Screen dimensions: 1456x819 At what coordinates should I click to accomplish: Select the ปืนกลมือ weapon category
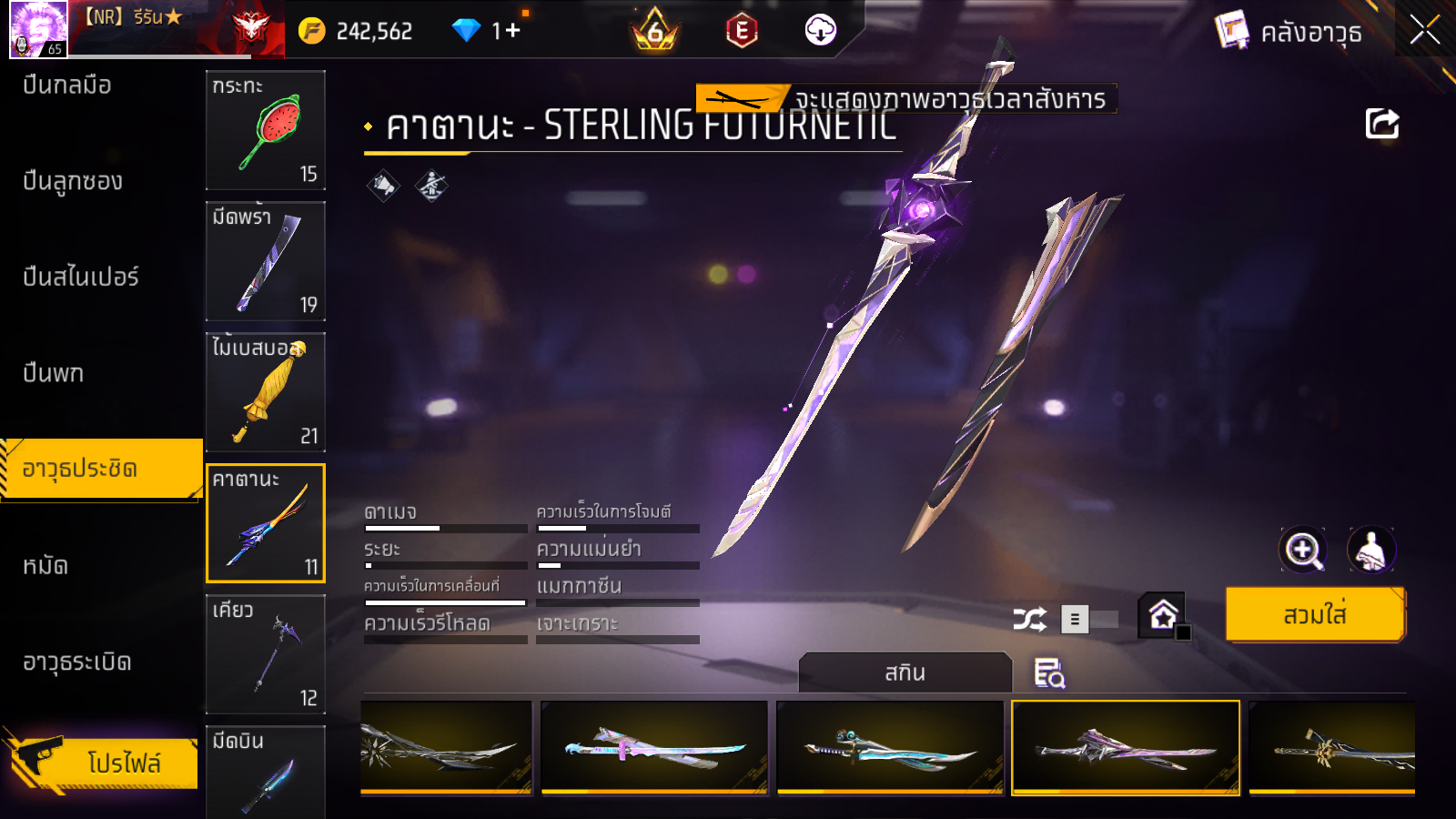(67, 86)
